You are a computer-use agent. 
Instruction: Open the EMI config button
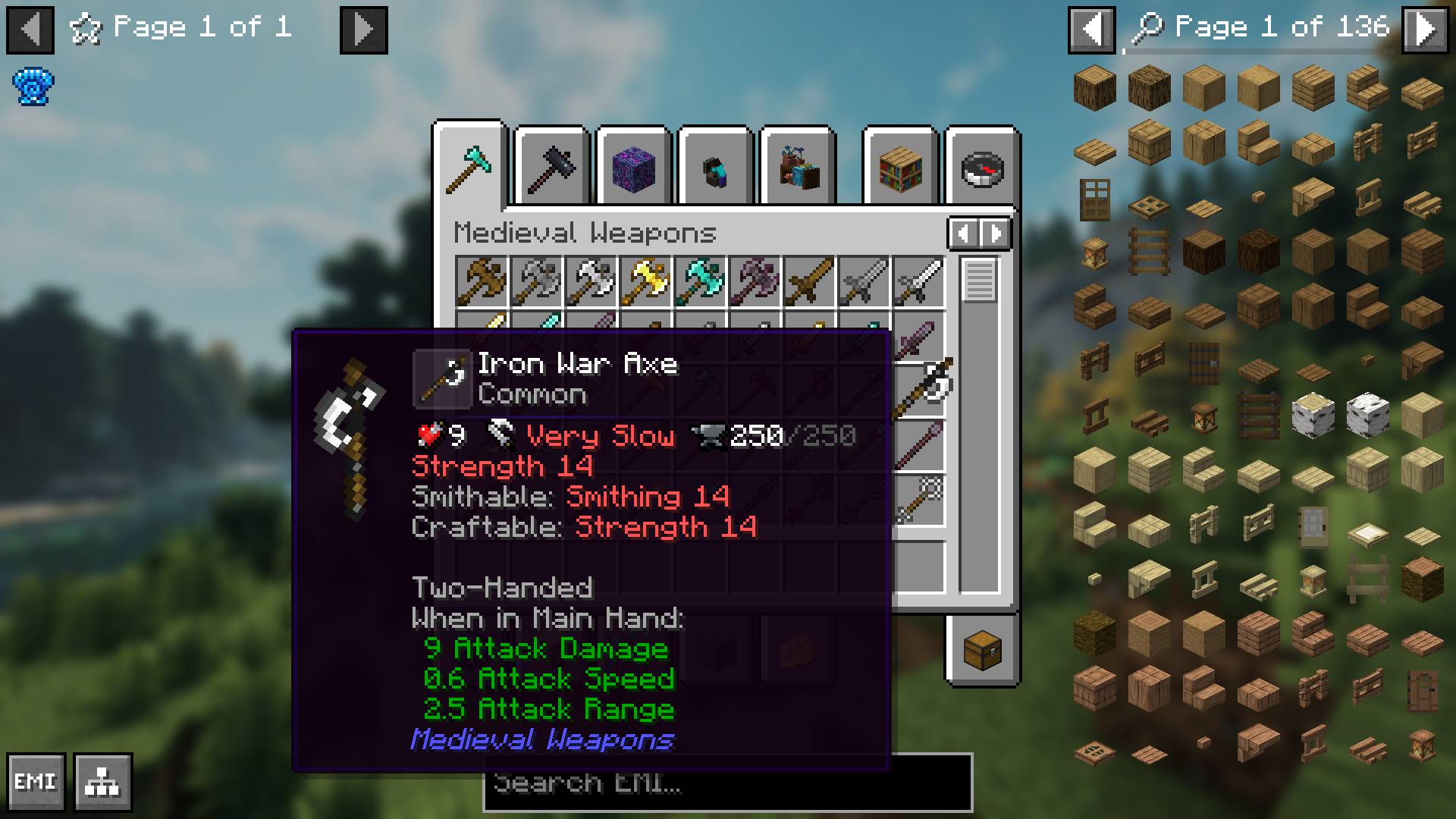(x=36, y=782)
